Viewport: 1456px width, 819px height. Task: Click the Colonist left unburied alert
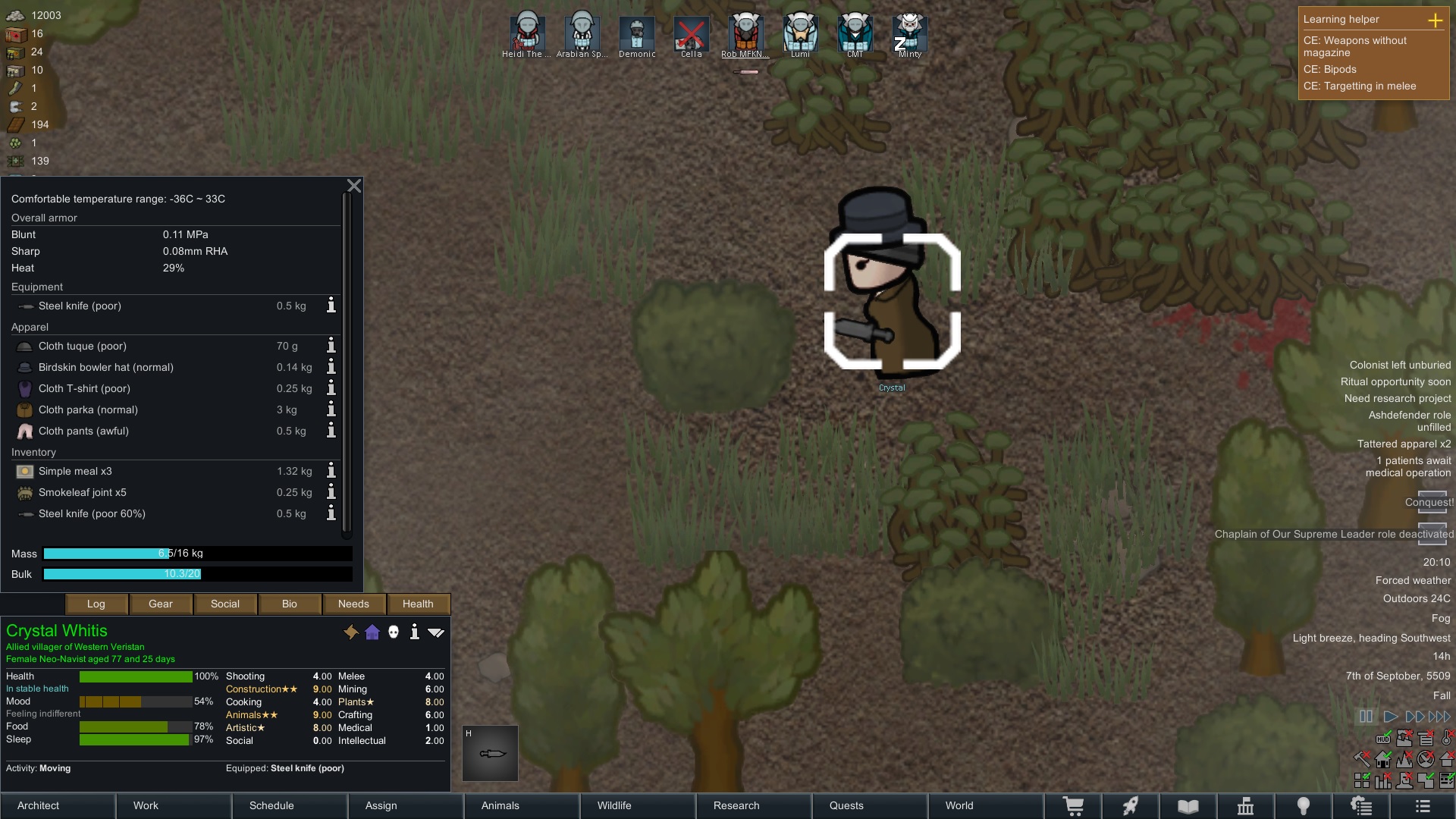coord(1399,365)
